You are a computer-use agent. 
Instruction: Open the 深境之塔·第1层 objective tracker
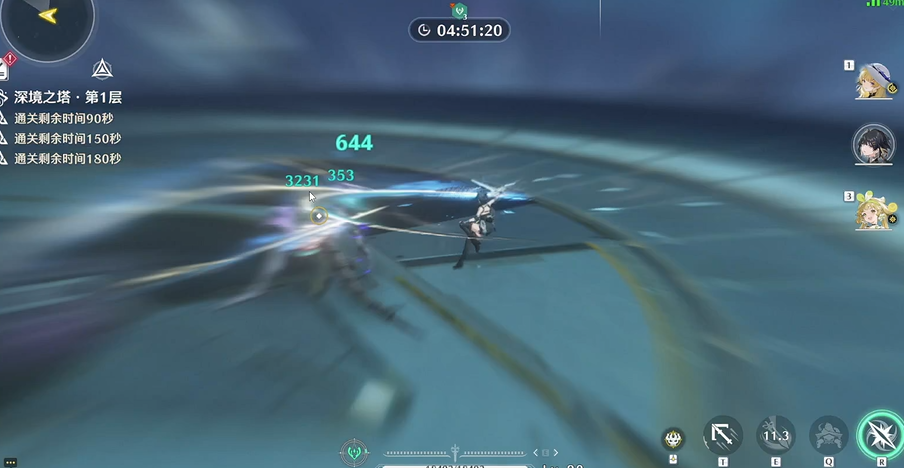point(66,98)
